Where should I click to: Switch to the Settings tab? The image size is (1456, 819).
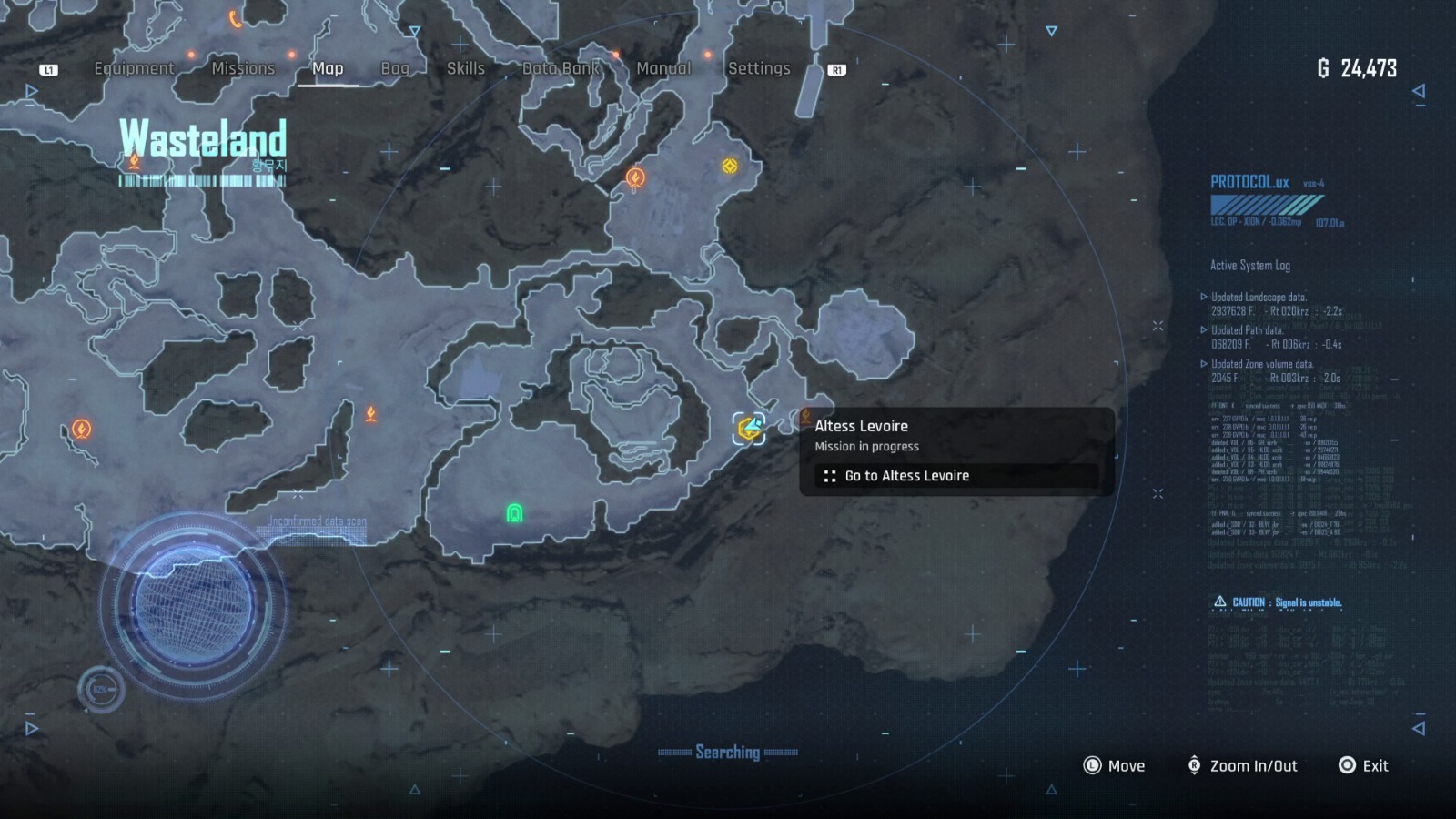coord(759,68)
